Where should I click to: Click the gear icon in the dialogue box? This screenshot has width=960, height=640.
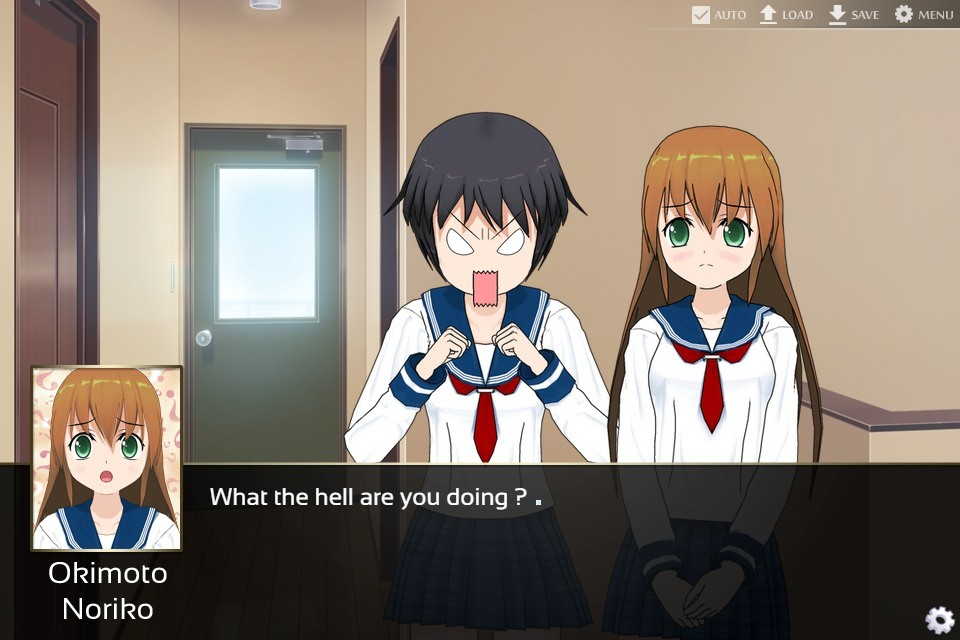pyautogui.click(x=939, y=620)
